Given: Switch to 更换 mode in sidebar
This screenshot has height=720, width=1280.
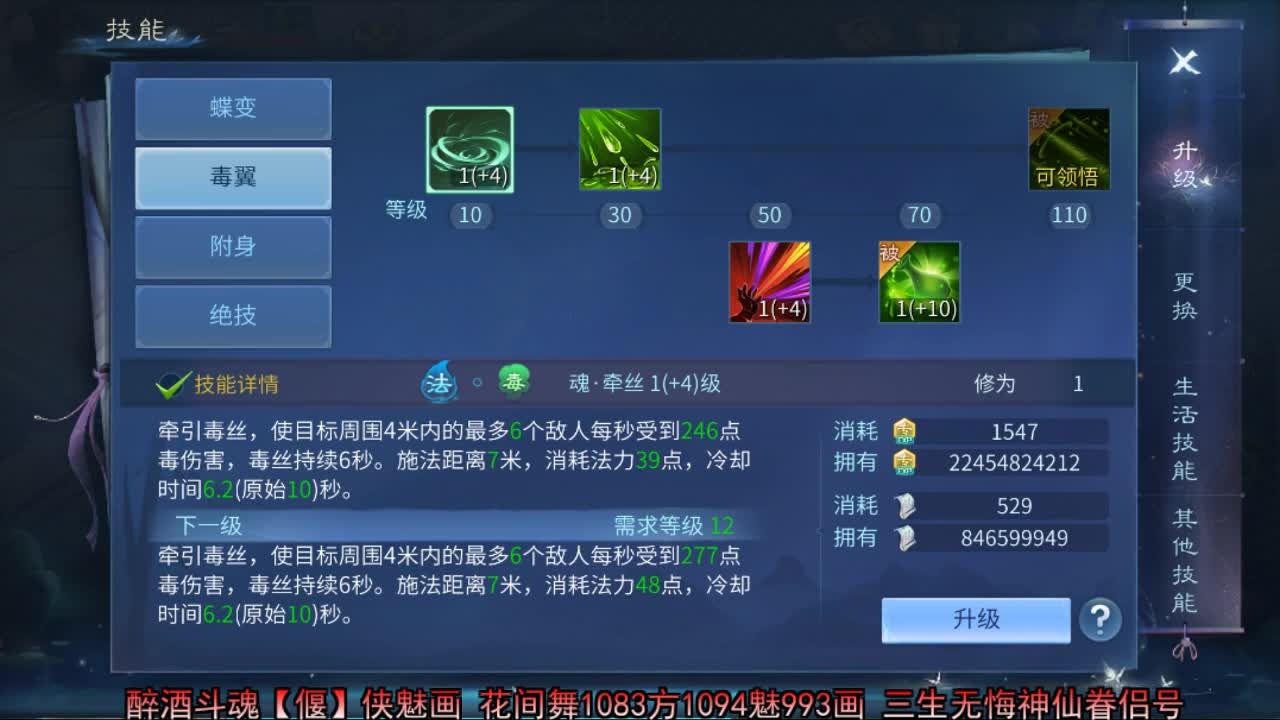Looking at the screenshot, I should coord(1184,295).
